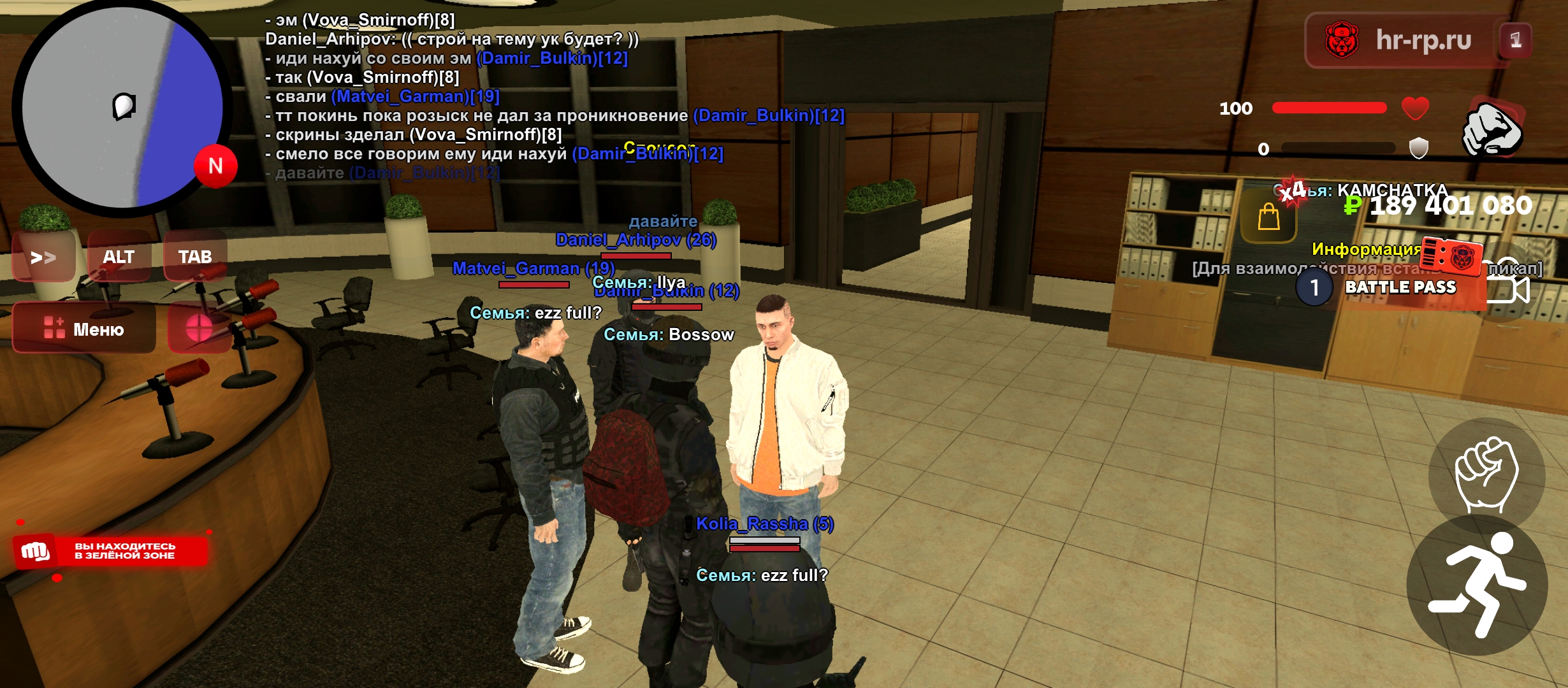
Task: Open the Меню button
Action: click(x=84, y=329)
